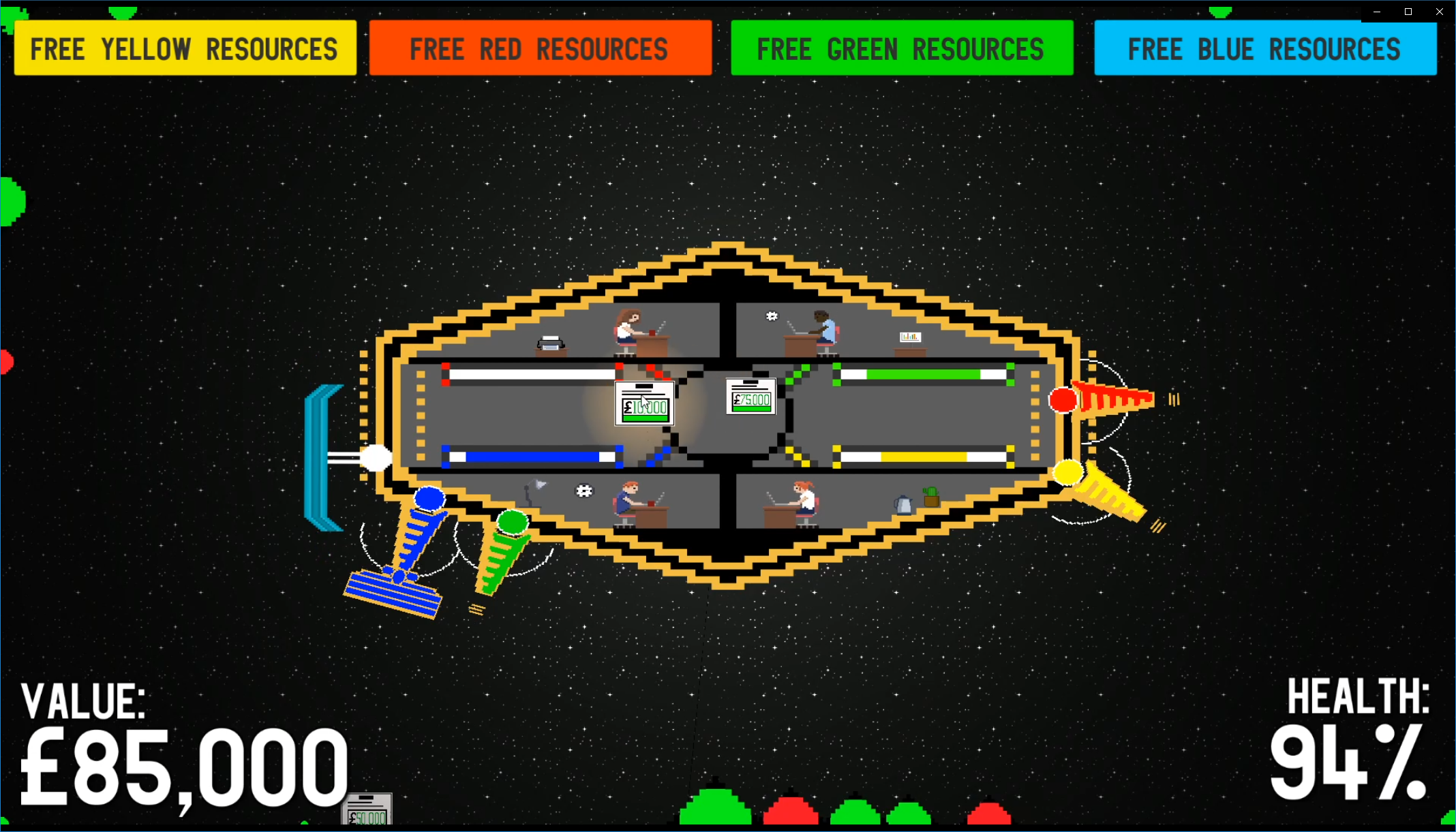Minimize the game window
1456x832 pixels.
[1377, 12]
